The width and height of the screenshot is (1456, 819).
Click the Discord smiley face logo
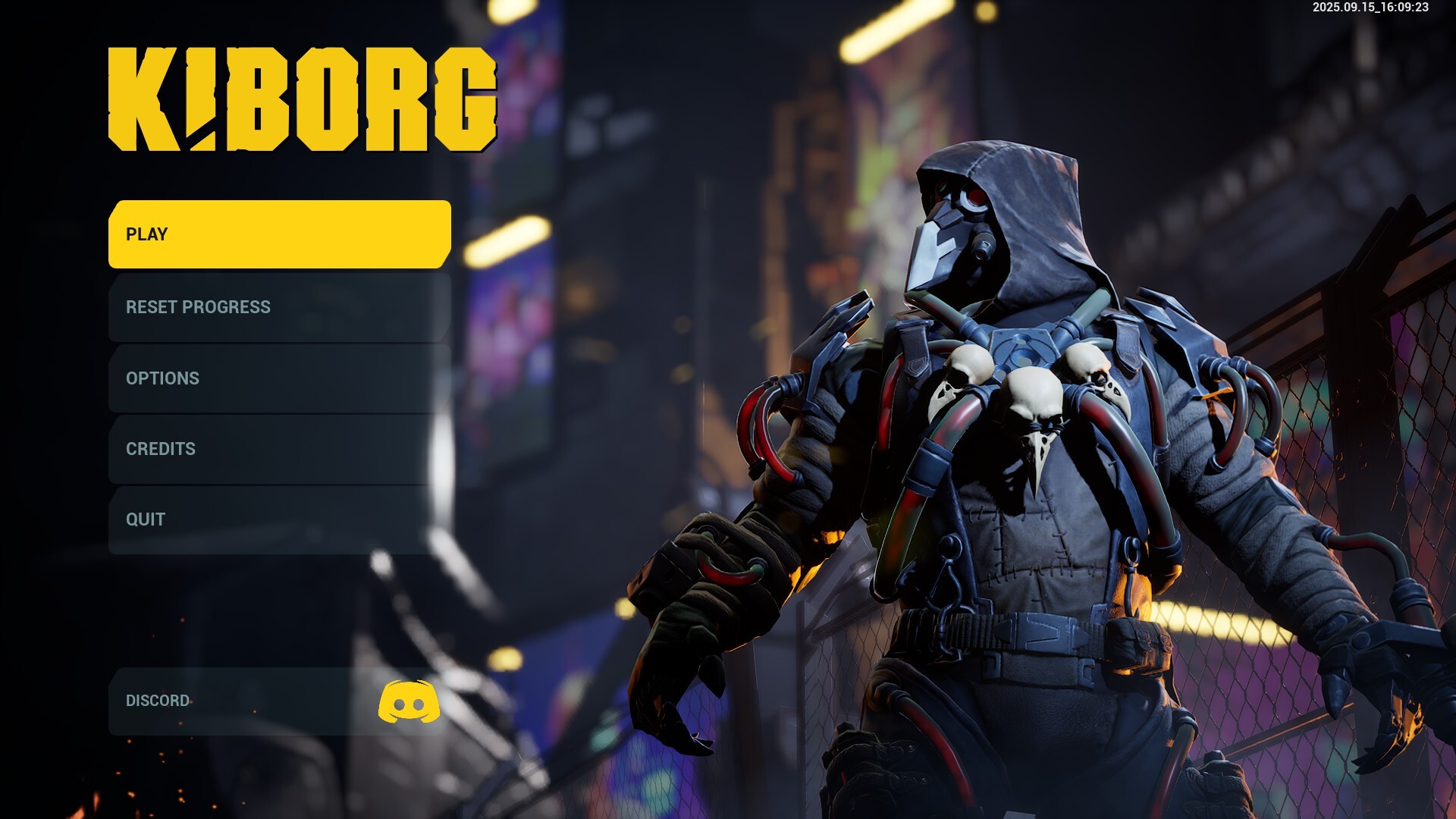pyautogui.click(x=408, y=701)
